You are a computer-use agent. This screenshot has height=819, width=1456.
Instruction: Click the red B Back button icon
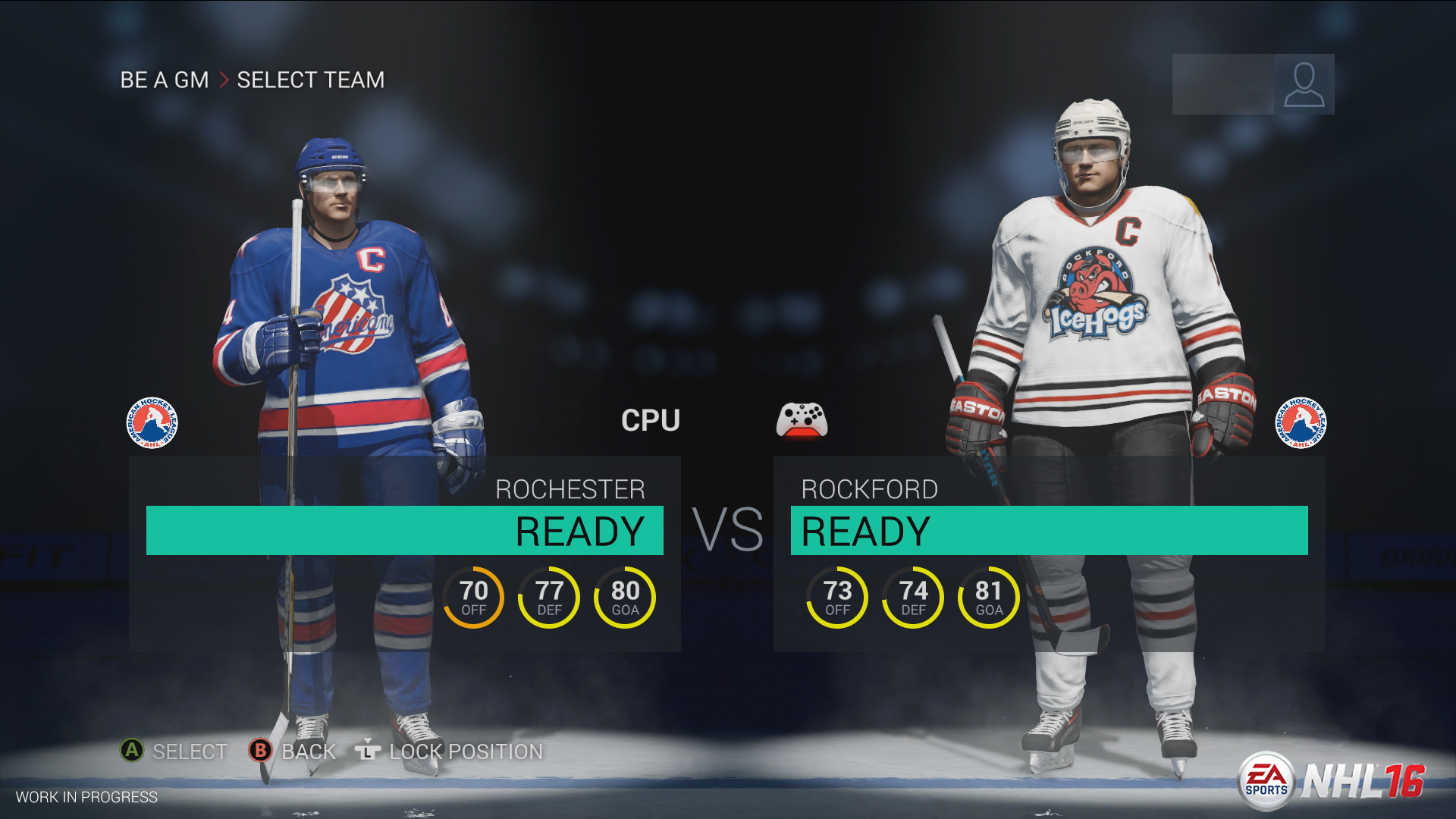tap(261, 752)
